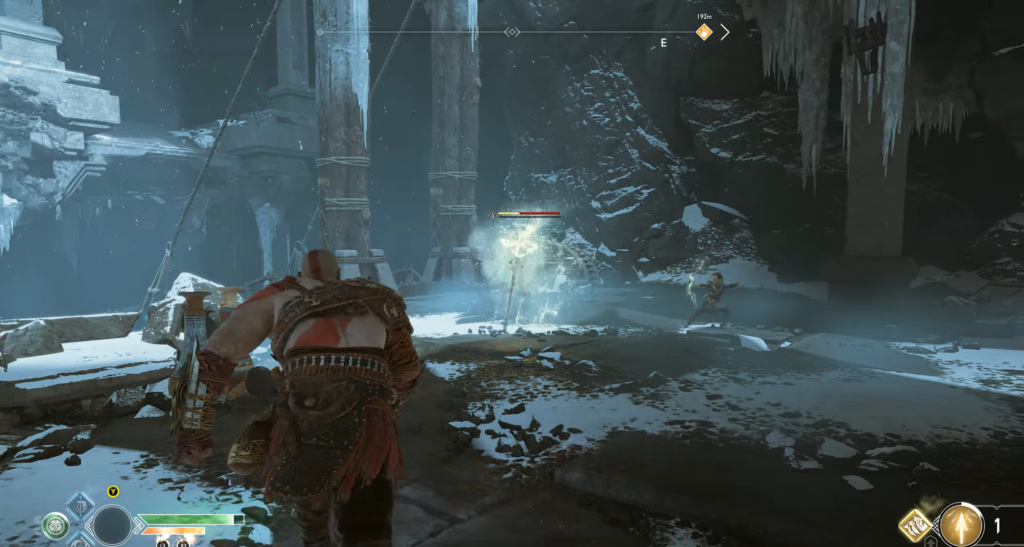Select the golden light arrow icon
The width and height of the screenshot is (1024, 547).
(961, 523)
